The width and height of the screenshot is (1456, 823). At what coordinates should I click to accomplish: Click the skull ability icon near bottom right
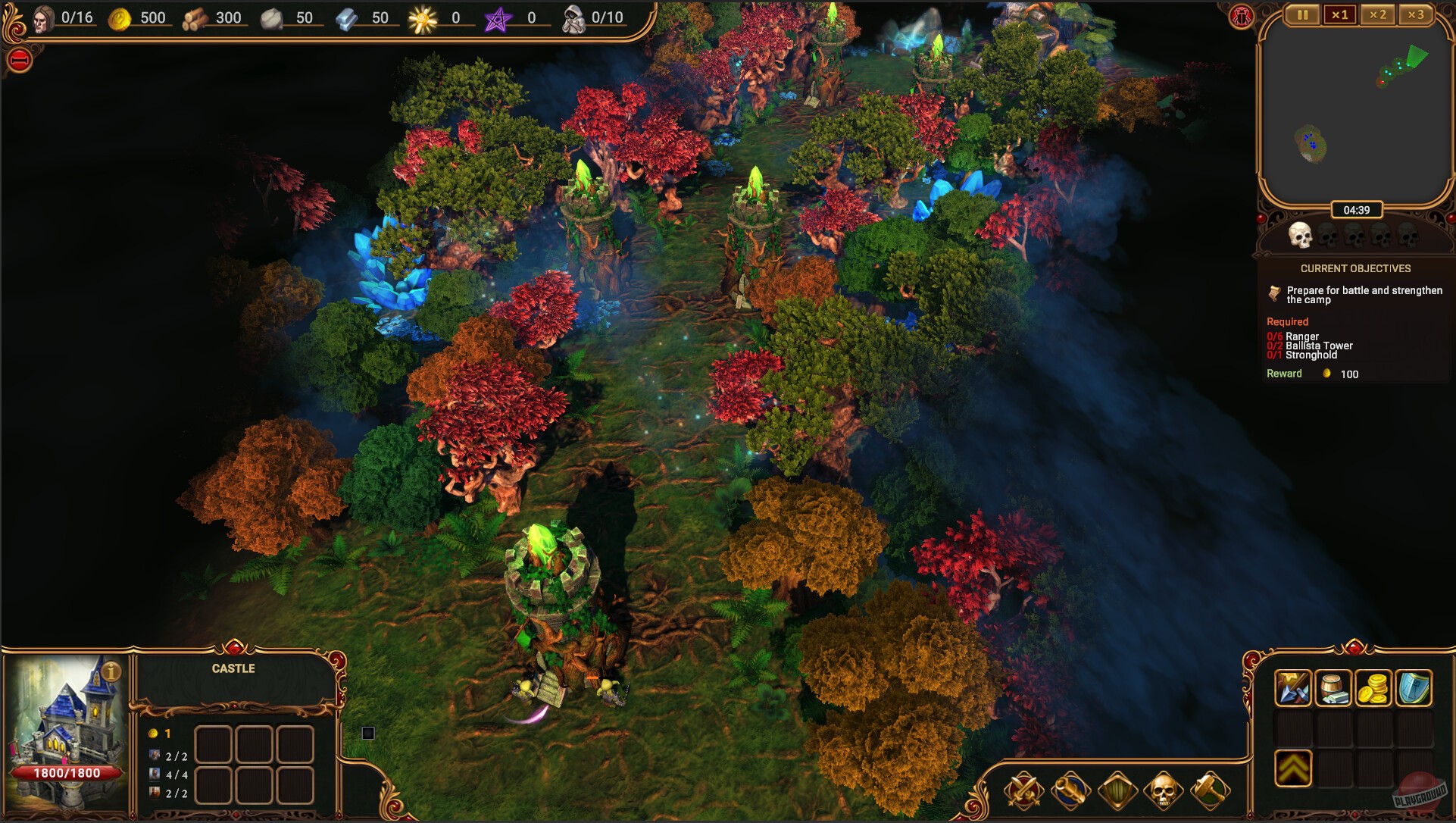tap(1164, 788)
